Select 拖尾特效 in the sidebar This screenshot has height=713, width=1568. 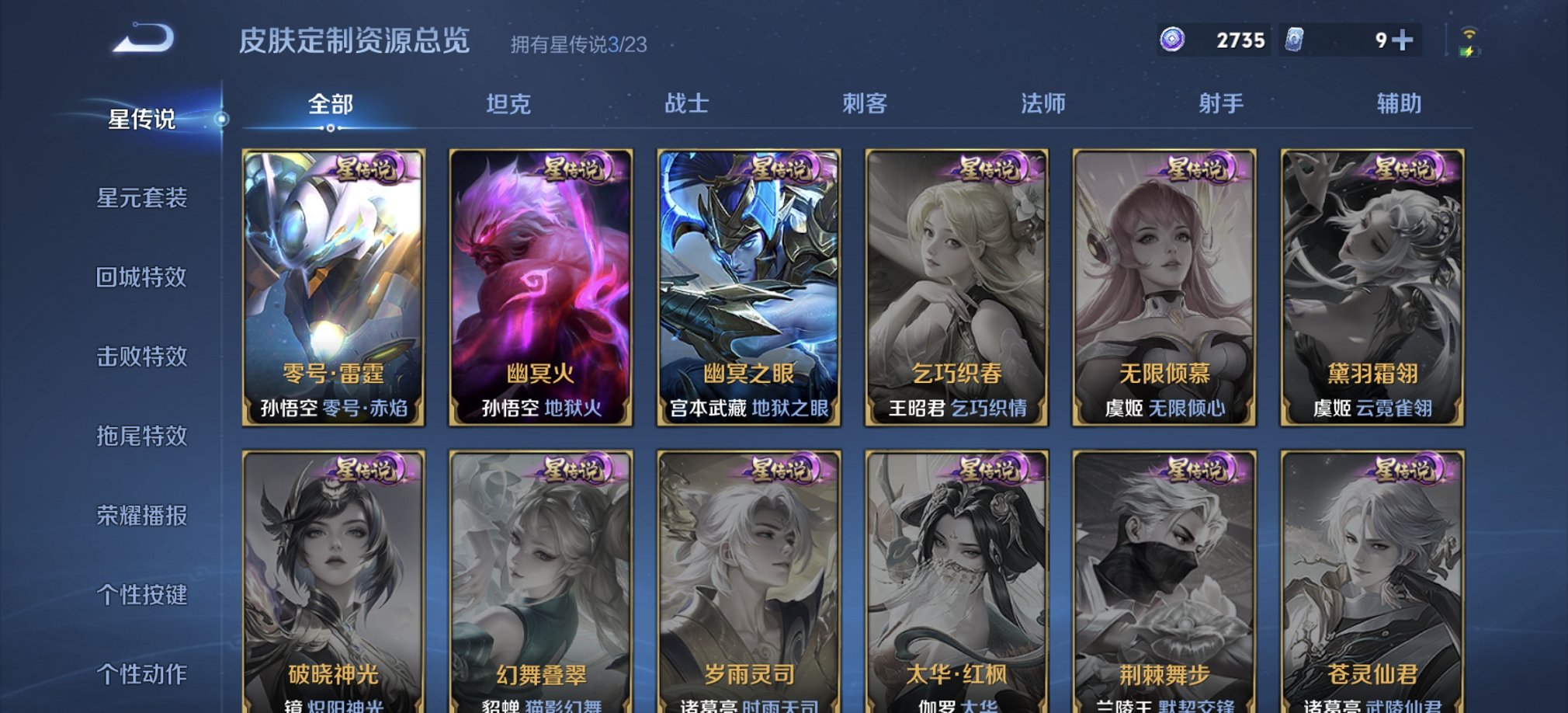click(141, 437)
